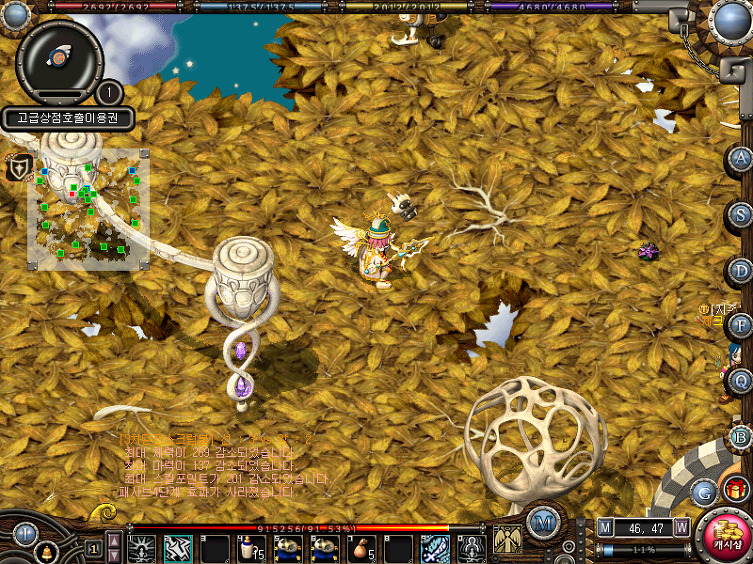Image resolution: width=753 pixels, height=564 pixels.
Task: Click the shield emblem icon beside the minimap
Action: pyautogui.click(x=19, y=168)
